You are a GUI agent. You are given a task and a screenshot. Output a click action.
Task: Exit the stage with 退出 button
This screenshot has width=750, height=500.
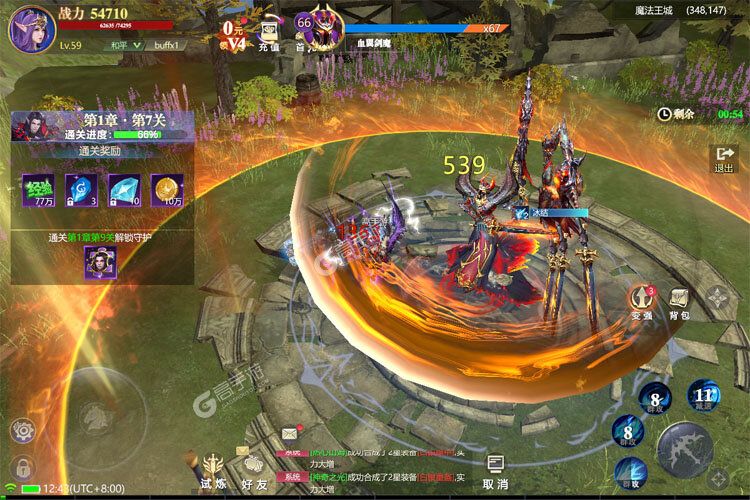(x=723, y=160)
